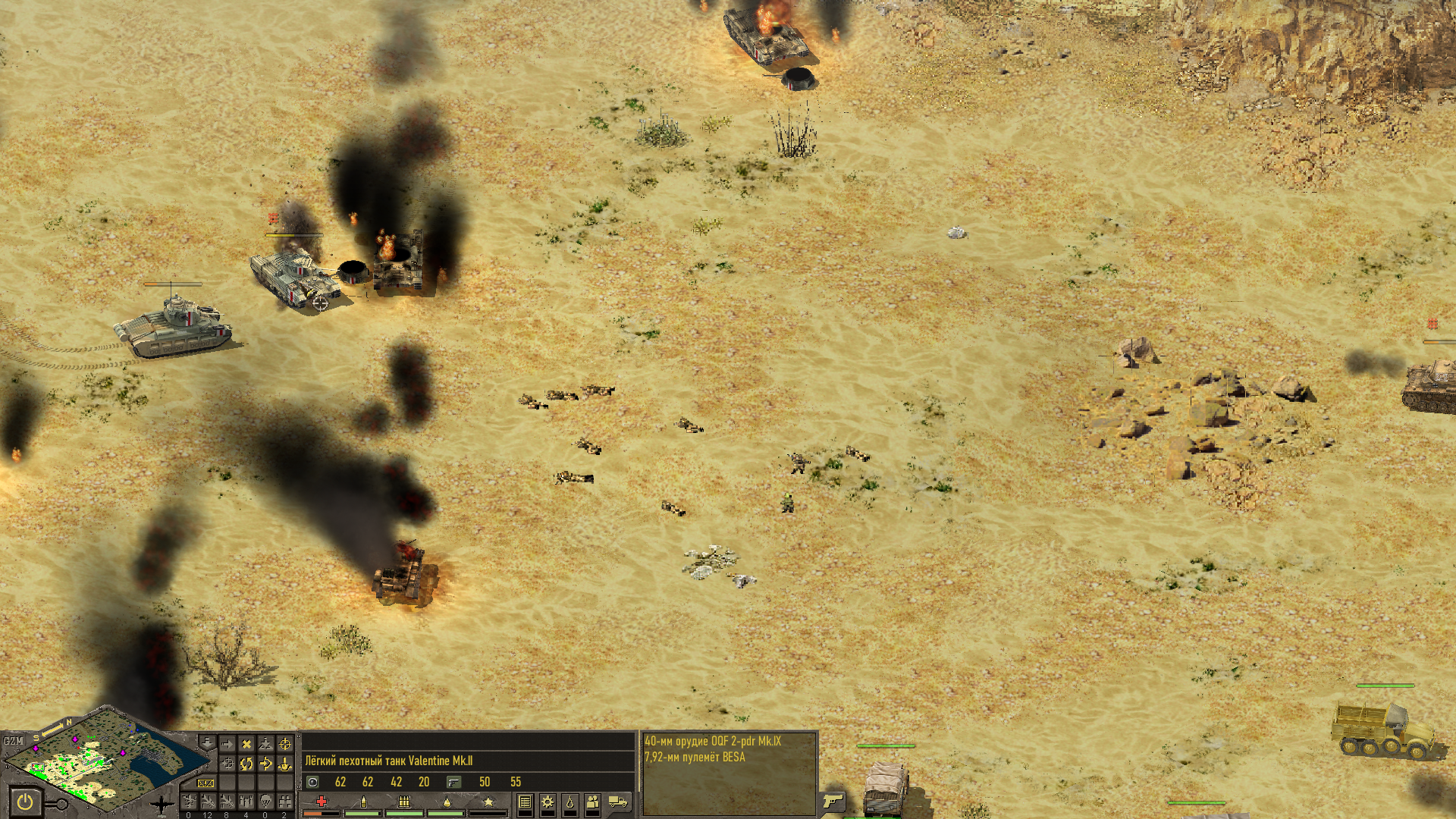Open the power button game menu

pyautogui.click(x=25, y=802)
